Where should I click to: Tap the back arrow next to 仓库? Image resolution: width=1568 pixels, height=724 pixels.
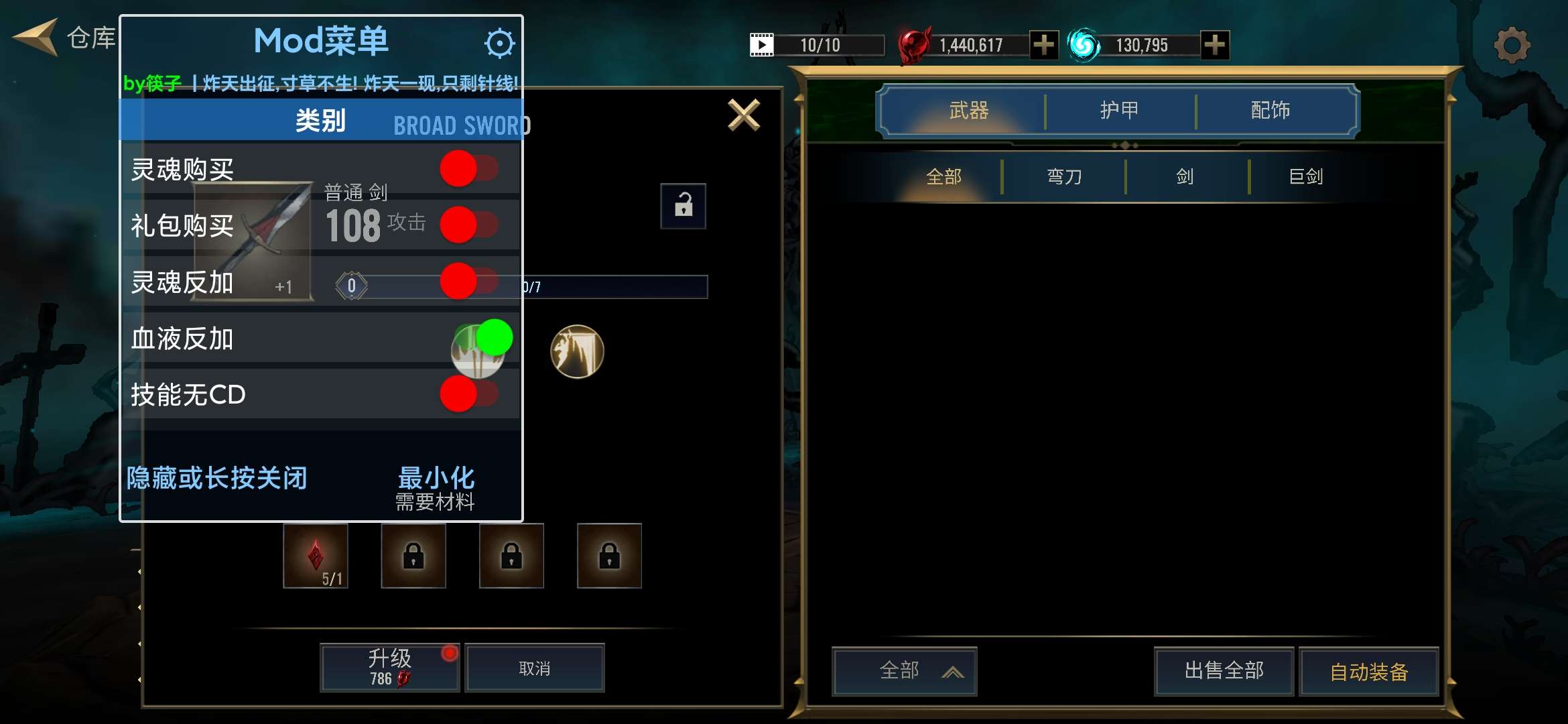pyautogui.click(x=34, y=37)
